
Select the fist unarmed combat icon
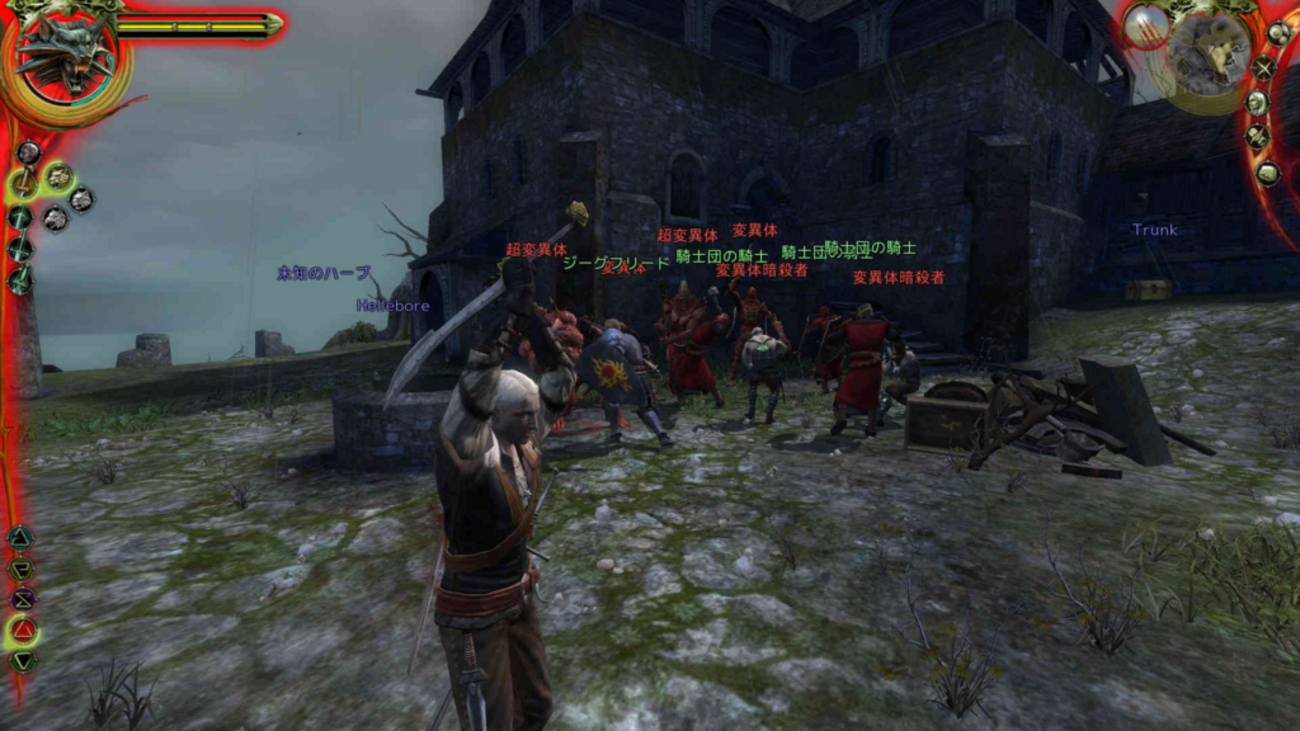click(28, 152)
